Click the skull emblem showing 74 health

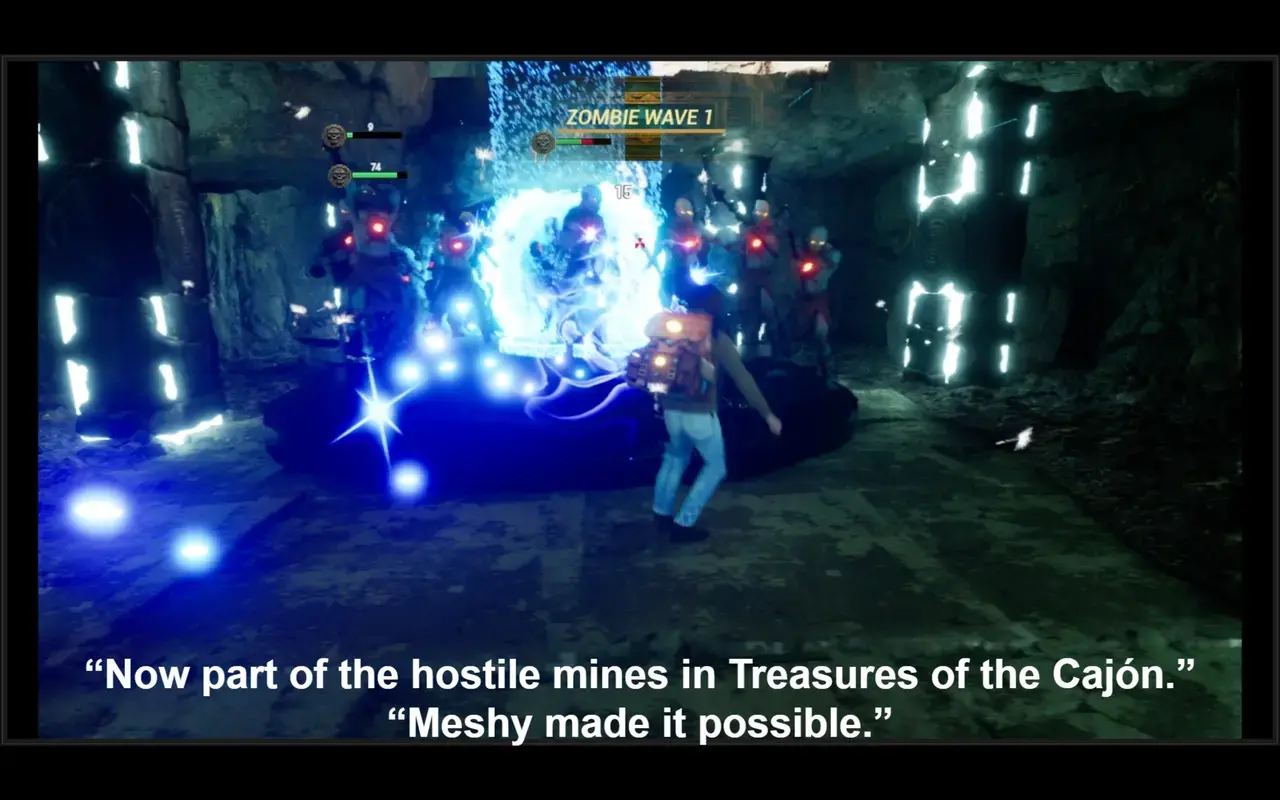pyautogui.click(x=337, y=173)
